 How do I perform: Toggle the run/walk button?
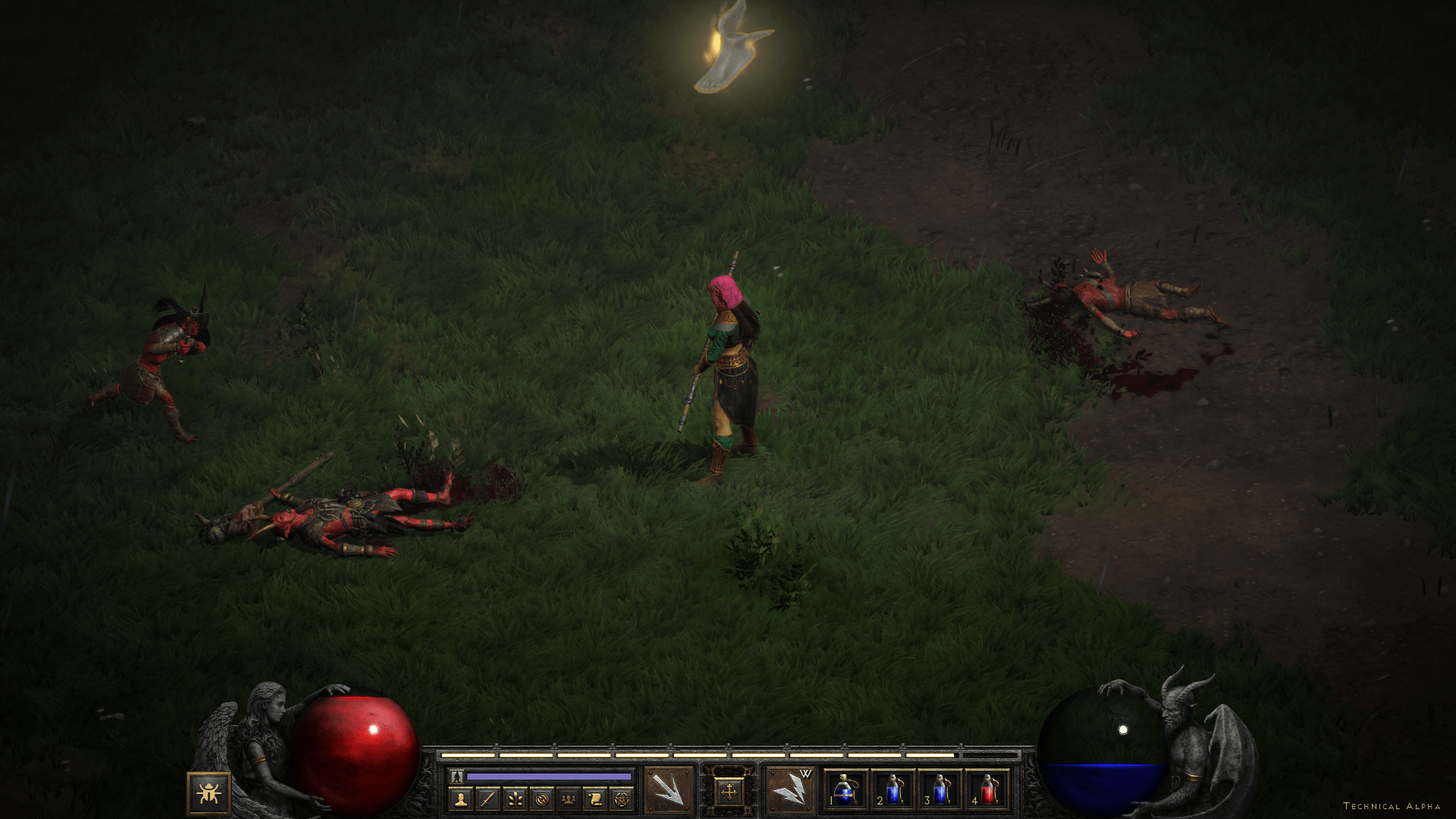[457, 777]
